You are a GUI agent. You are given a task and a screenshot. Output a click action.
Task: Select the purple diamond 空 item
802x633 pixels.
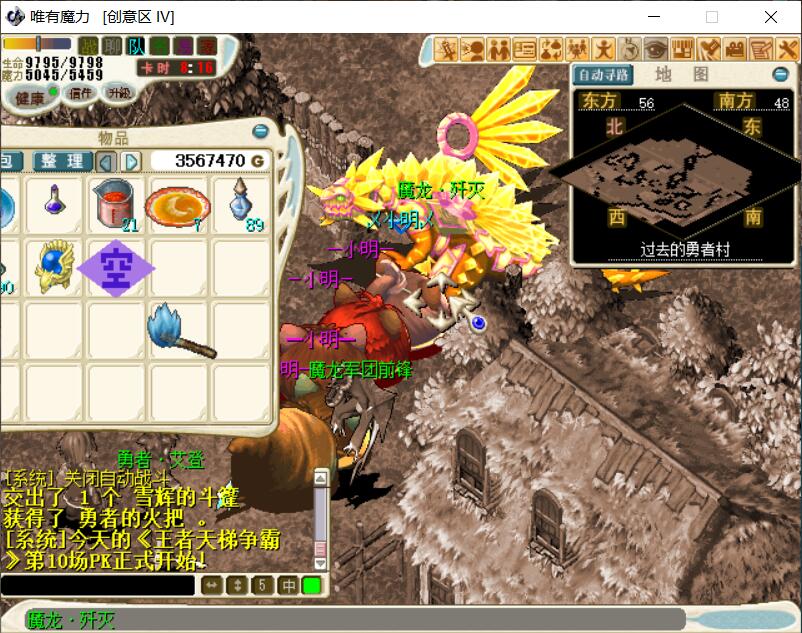click(115, 267)
